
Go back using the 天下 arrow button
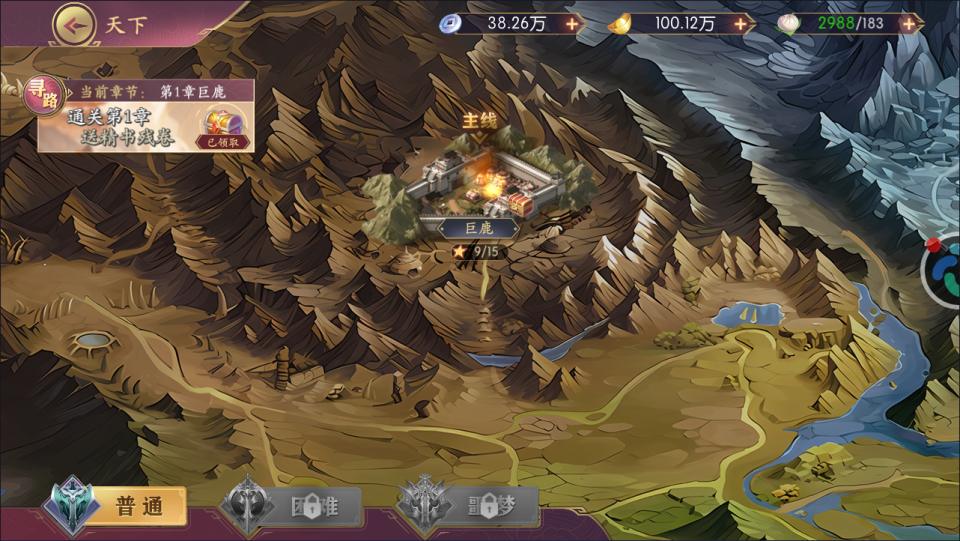click(x=75, y=22)
